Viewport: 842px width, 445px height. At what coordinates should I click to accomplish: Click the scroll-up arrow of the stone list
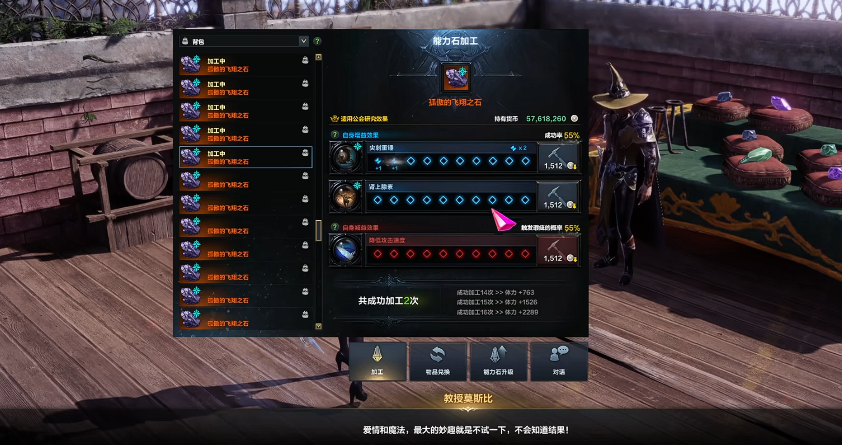(319, 57)
